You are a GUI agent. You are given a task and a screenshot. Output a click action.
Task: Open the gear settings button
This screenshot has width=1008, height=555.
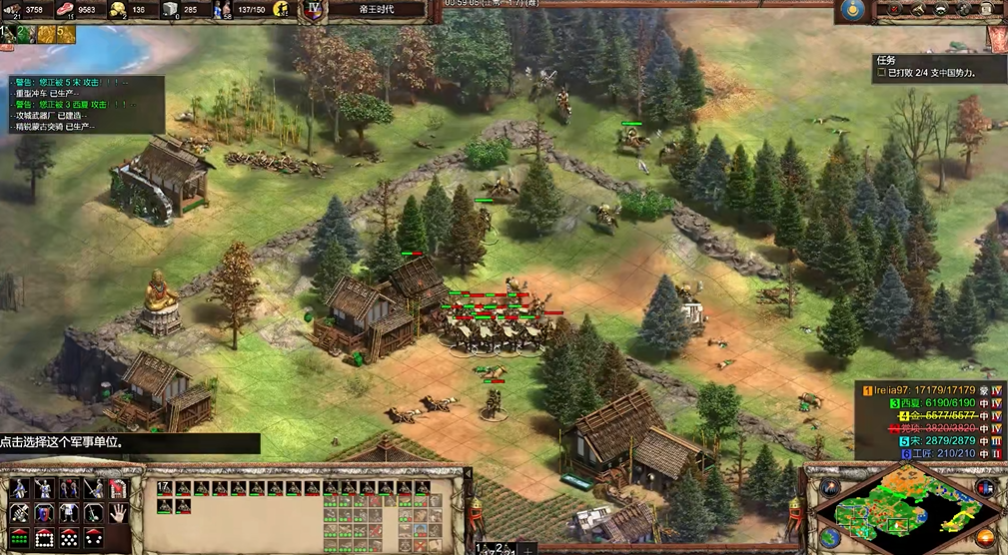point(966,10)
